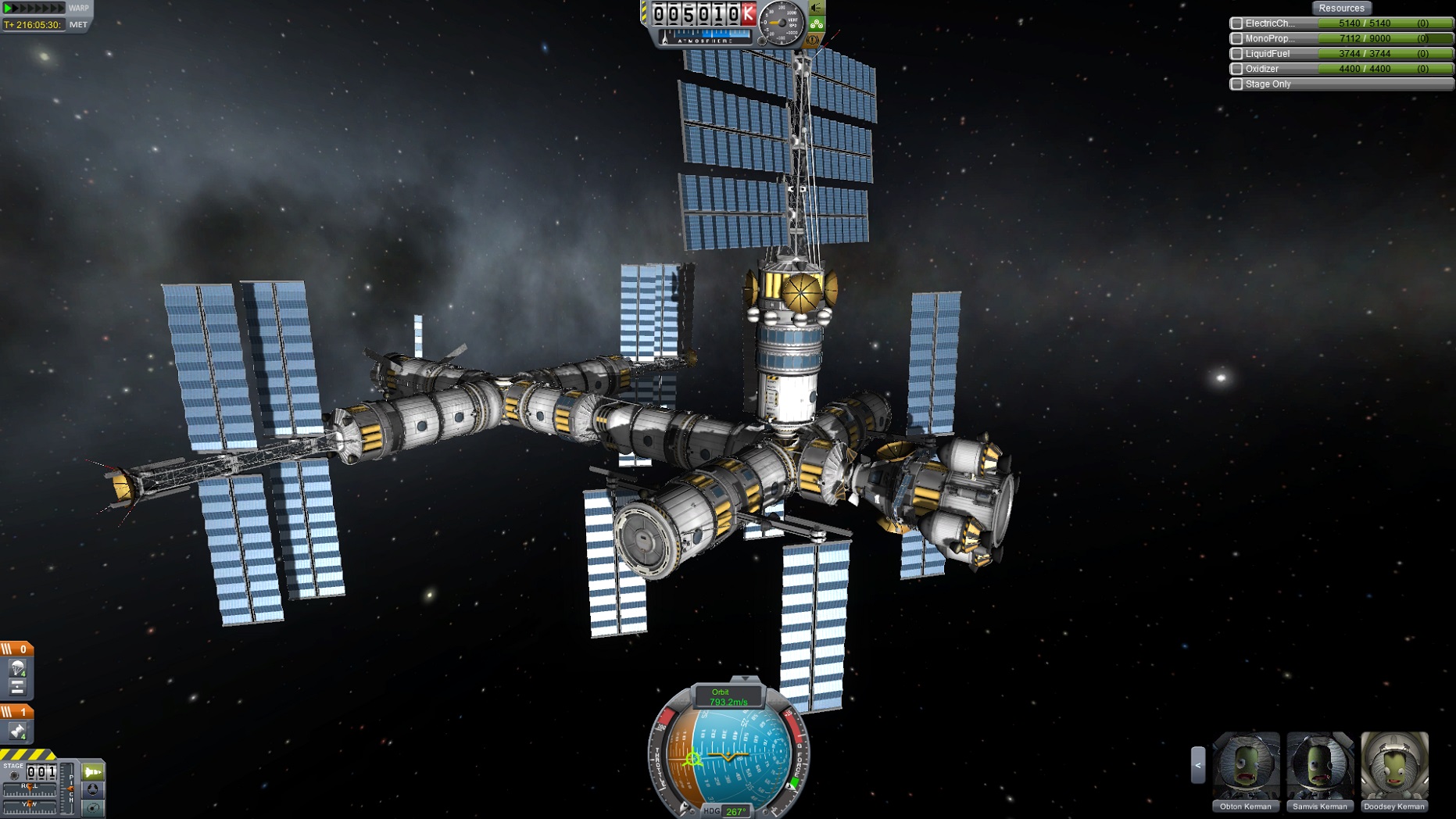Cycle the navball Orbit speed display mode
This screenshot has width=1456, height=819.
click(x=727, y=697)
